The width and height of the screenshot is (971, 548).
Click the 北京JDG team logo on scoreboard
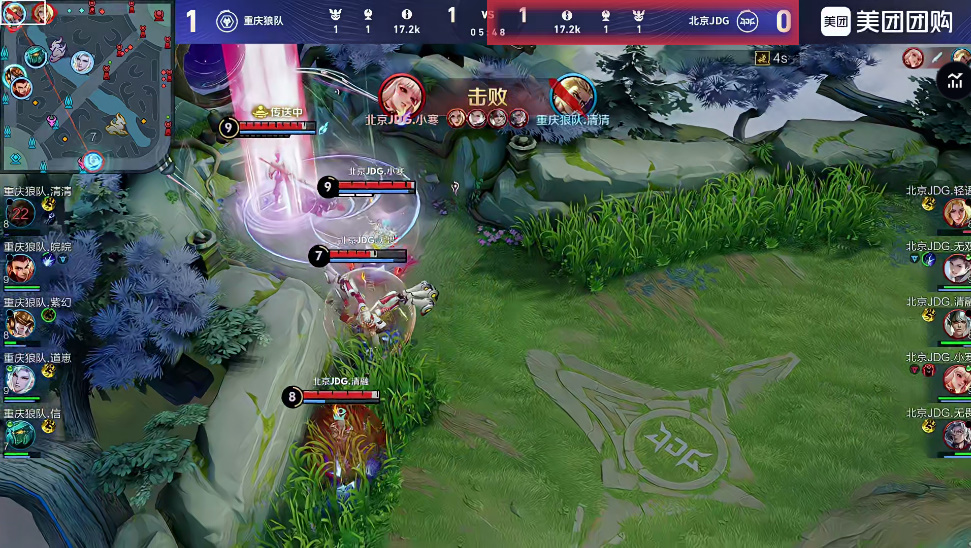pos(747,21)
